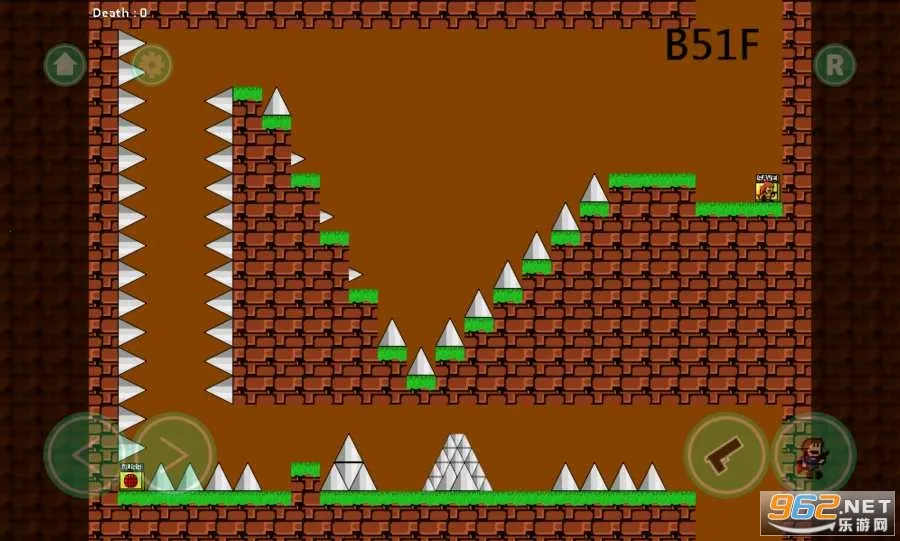Open the gear settings button
The width and height of the screenshot is (900, 541).
pos(152,65)
